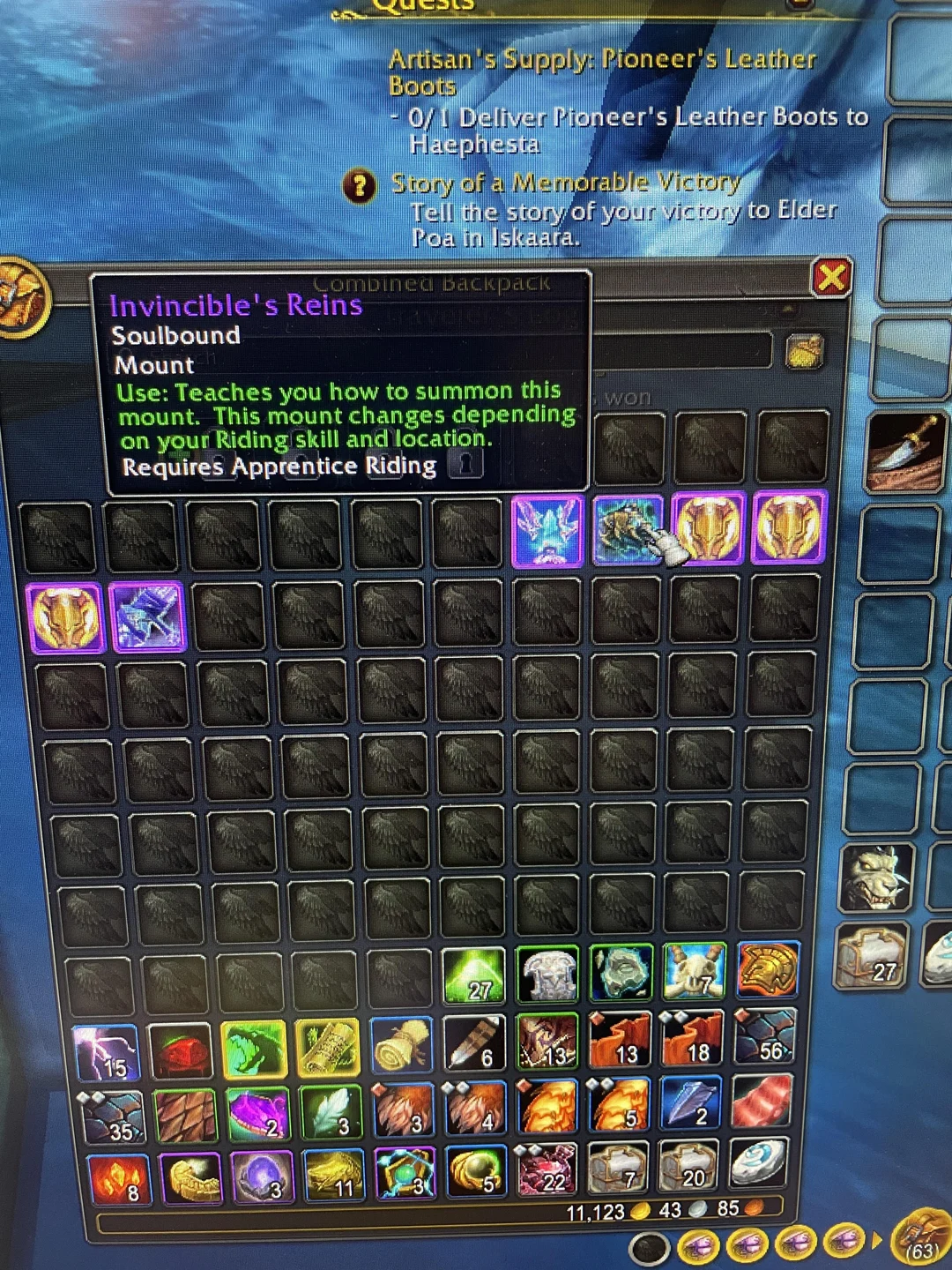Use the Invincible's Reins mount item

point(628,528)
